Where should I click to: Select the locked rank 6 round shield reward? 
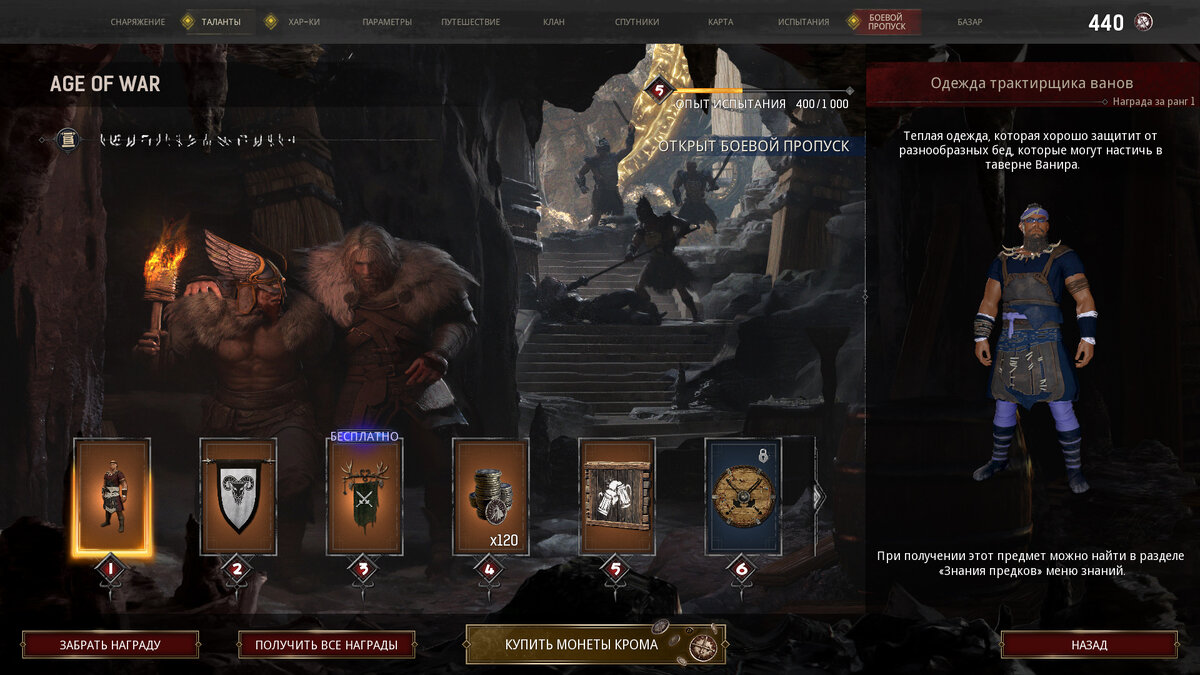coord(742,496)
